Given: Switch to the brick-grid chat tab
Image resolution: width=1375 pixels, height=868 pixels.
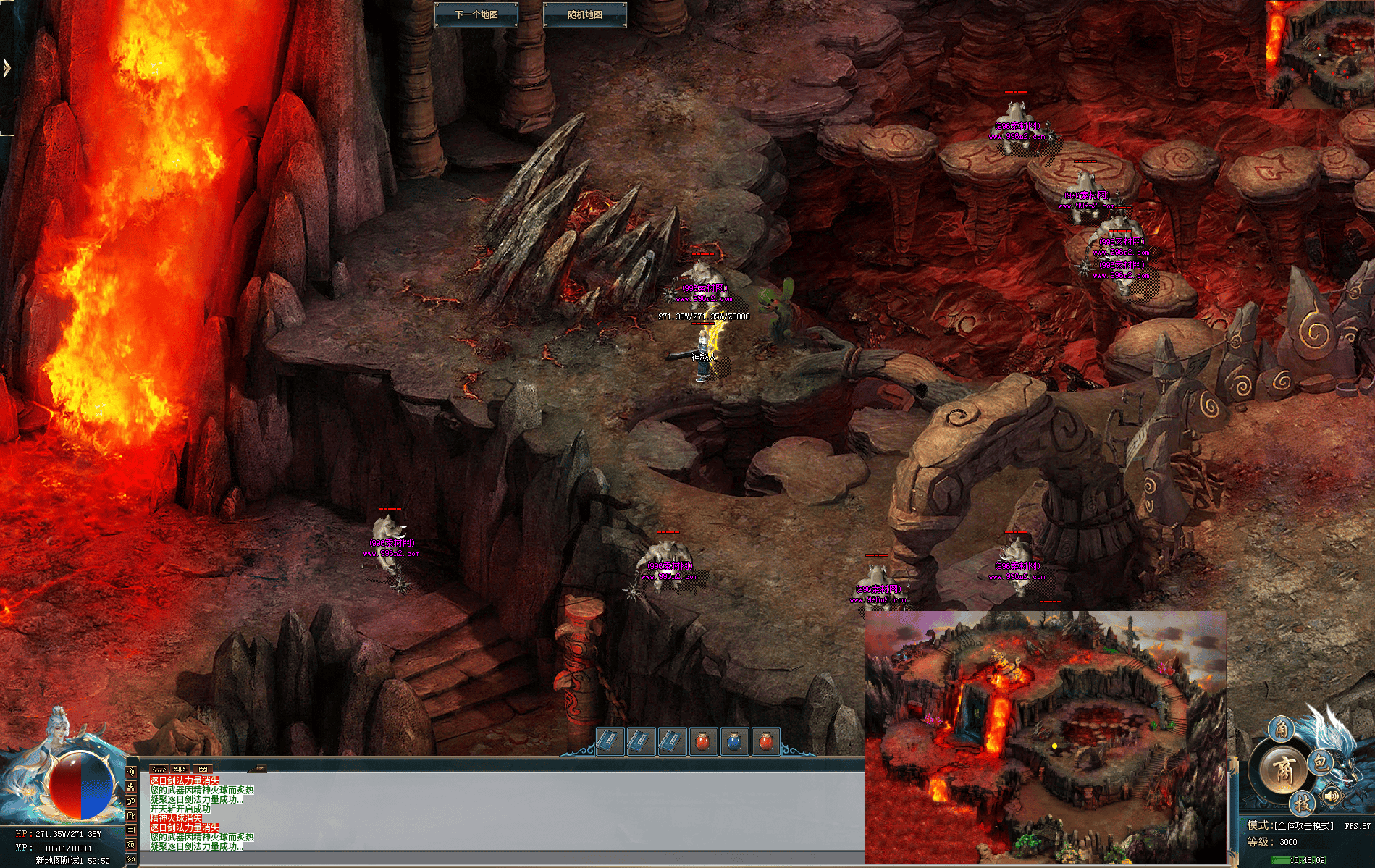Looking at the screenshot, I should click(x=203, y=769).
